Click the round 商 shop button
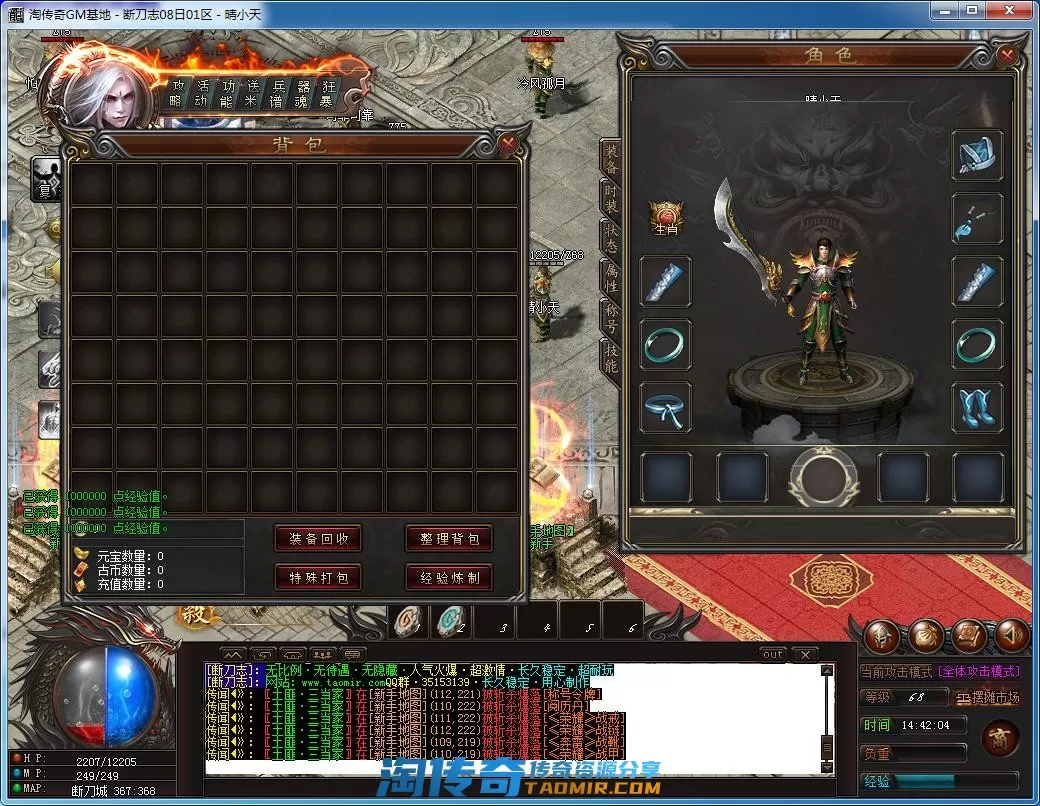This screenshot has width=1040, height=806. click(x=1000, y=740)
